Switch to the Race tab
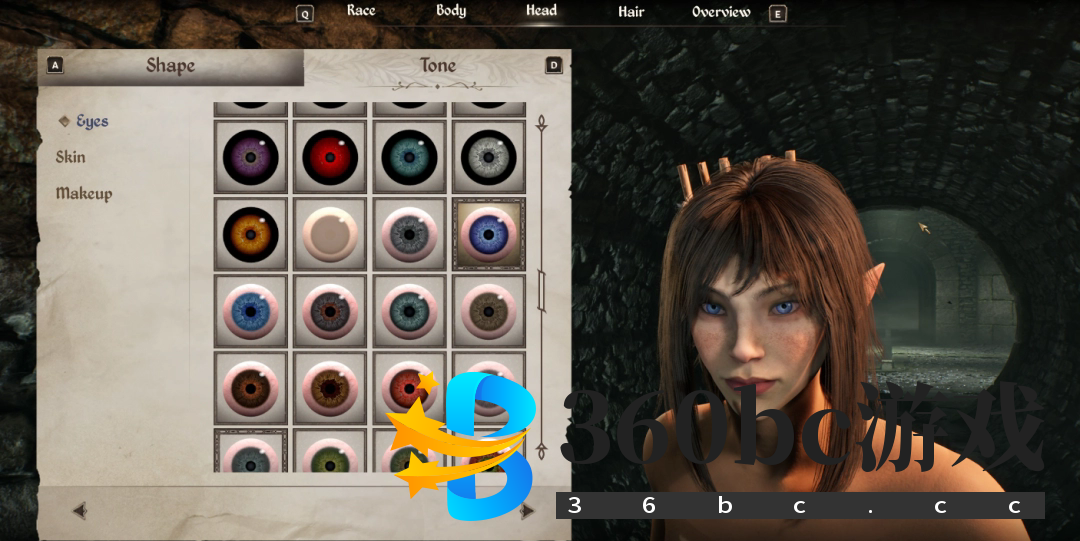 click(361, 11)
